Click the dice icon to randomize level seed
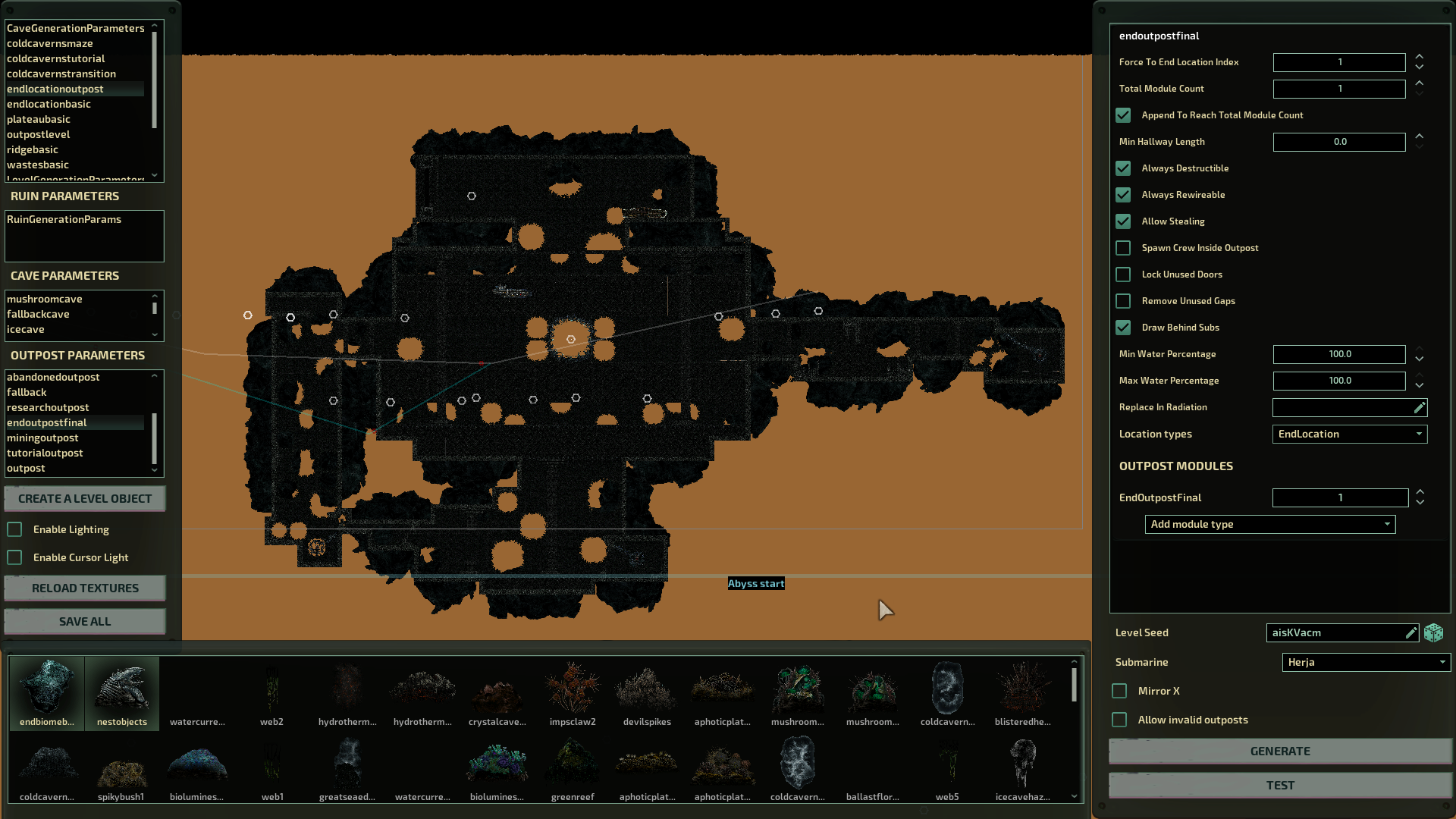The image size is (1456, 819). point(1433,632)
